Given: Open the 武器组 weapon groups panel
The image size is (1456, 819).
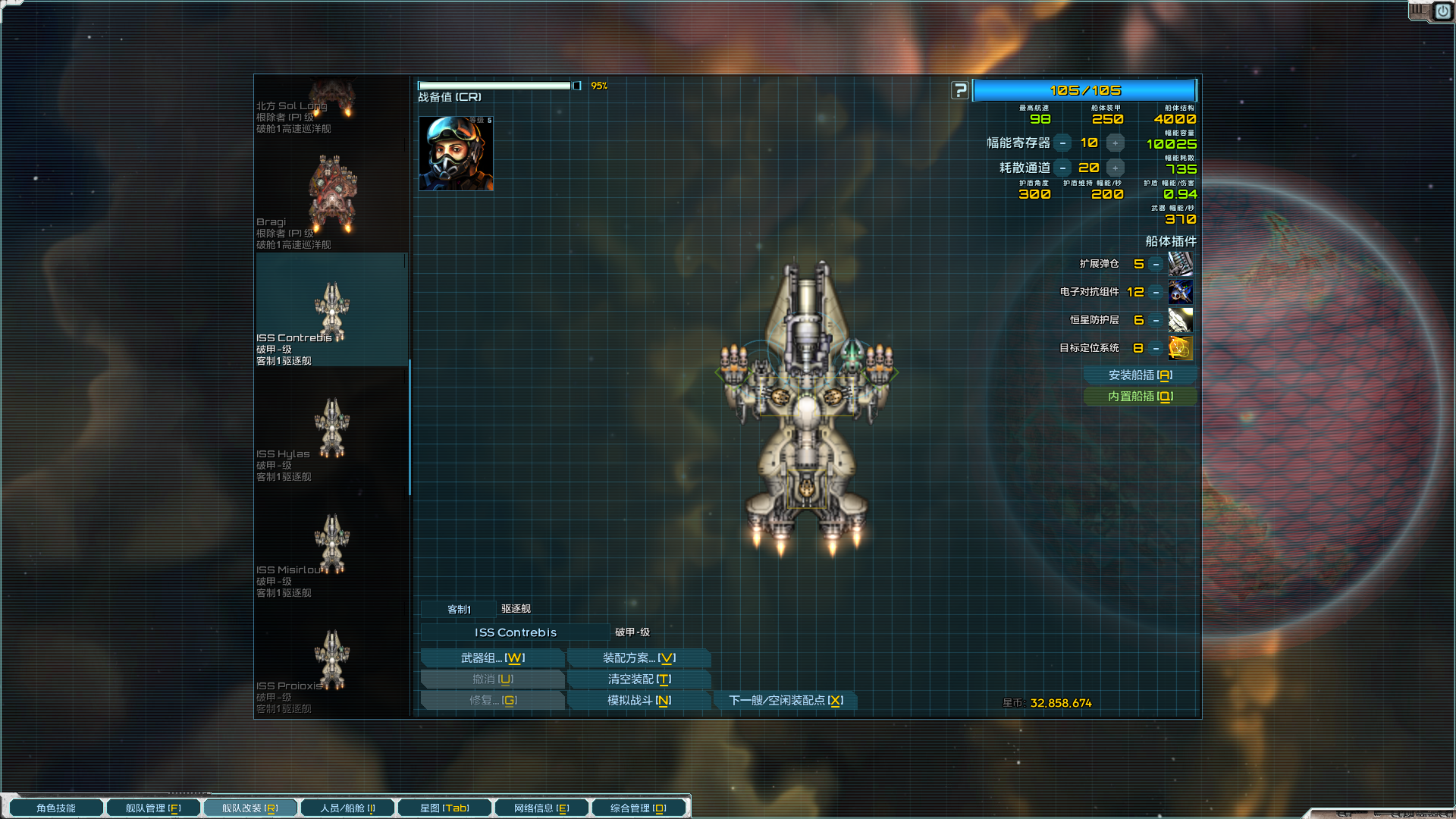Looking at the screenshot, I should (492, 658).
